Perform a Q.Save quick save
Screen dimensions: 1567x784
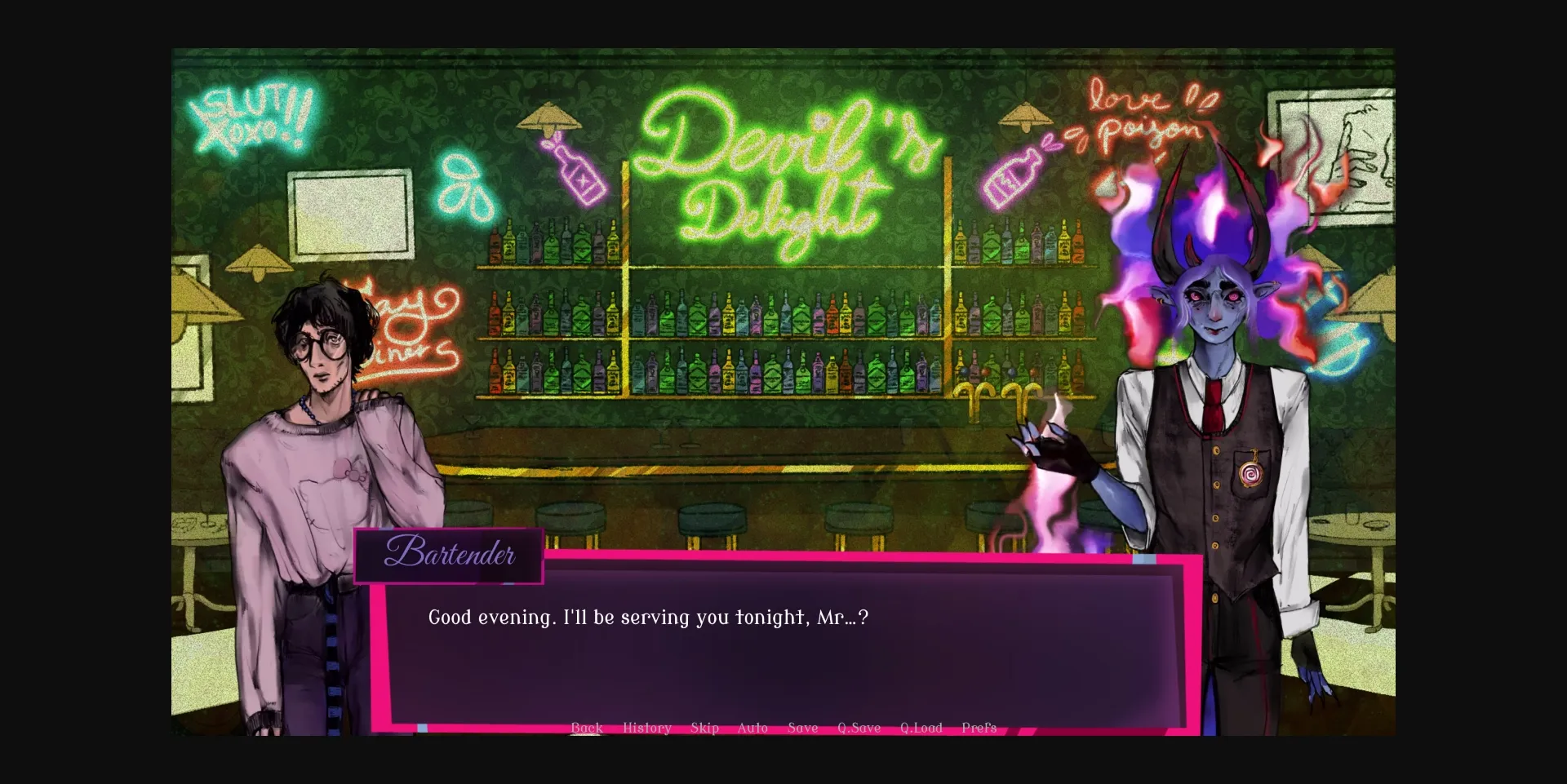point(859,728)
